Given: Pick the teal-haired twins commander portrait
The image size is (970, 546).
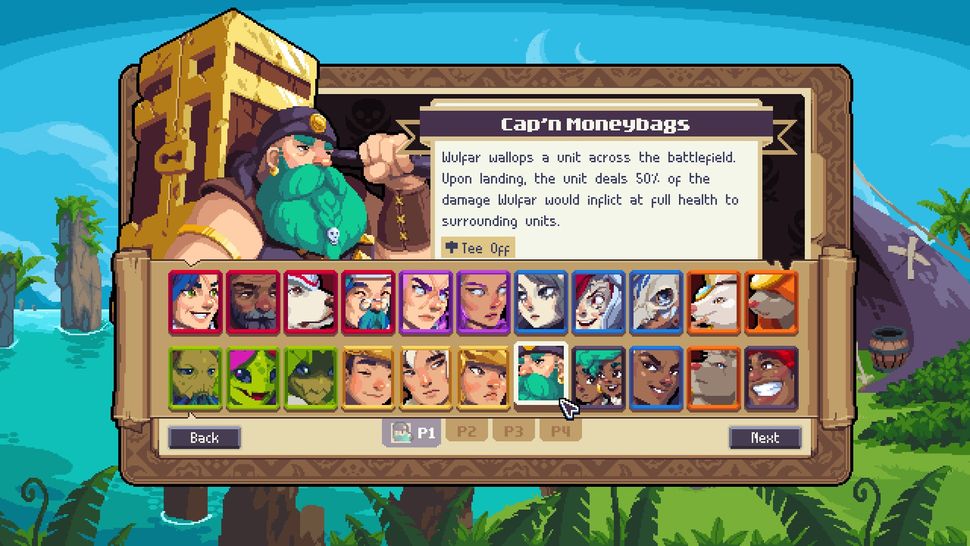Looking at the screenshot, I should [598, 378].
